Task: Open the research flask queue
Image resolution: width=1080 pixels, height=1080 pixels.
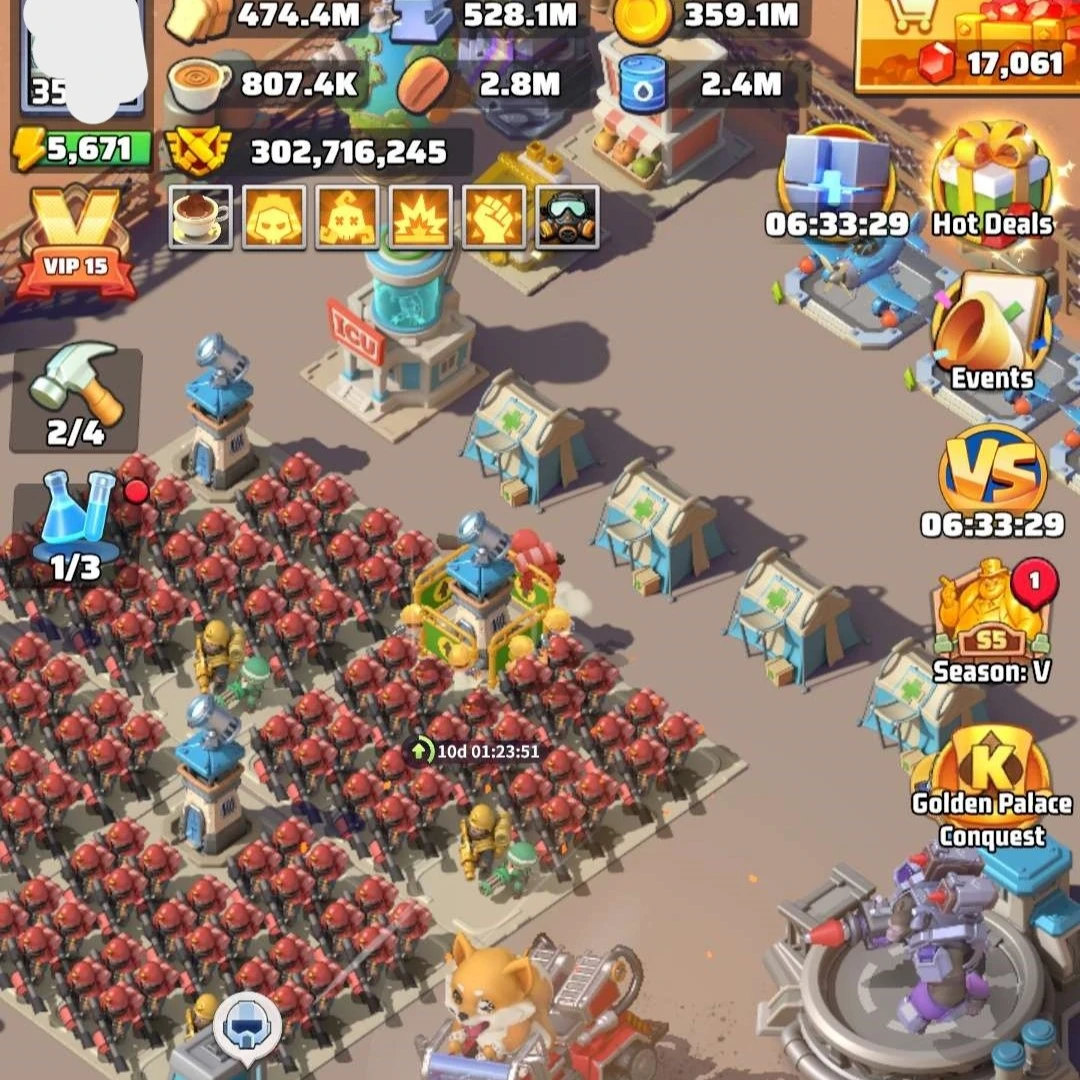Action: (x=76, y=527)
